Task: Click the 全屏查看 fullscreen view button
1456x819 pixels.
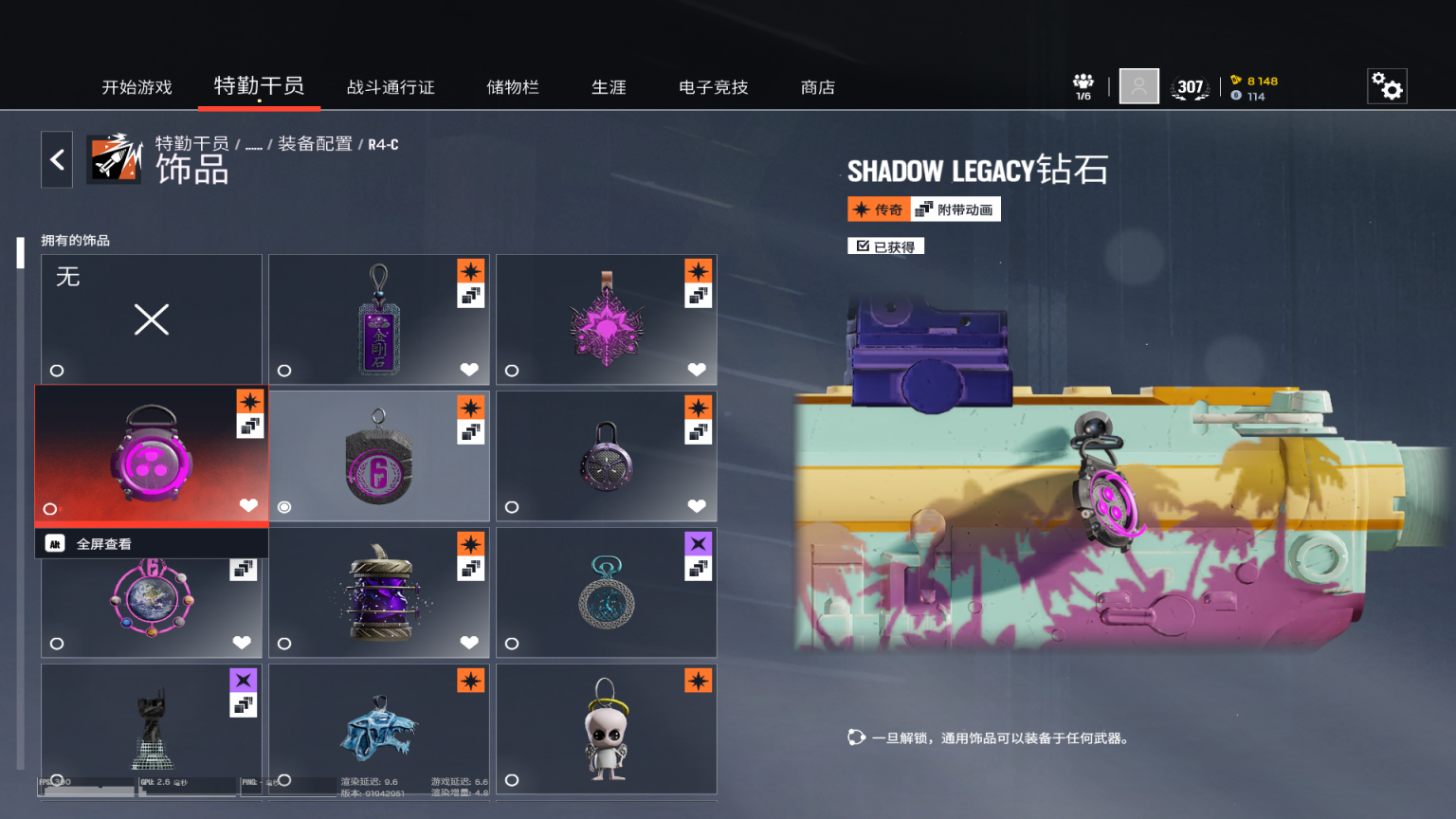Action: 104,544
